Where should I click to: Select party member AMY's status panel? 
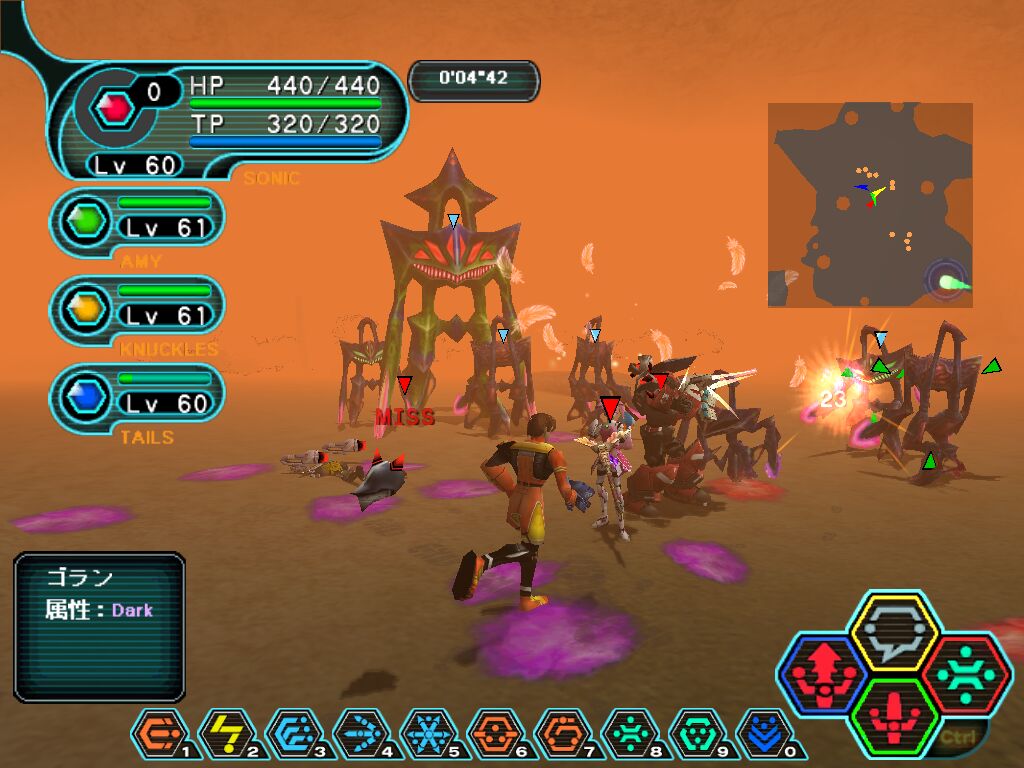point(138,222)
